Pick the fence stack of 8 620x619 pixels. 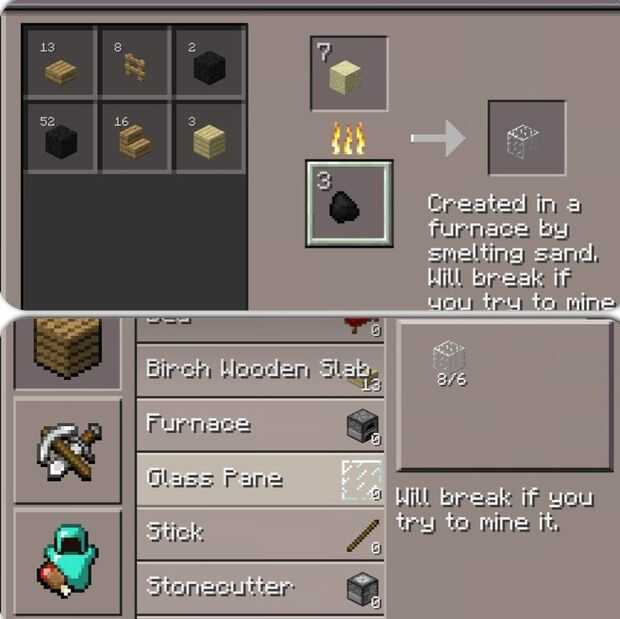click(135, 63)
